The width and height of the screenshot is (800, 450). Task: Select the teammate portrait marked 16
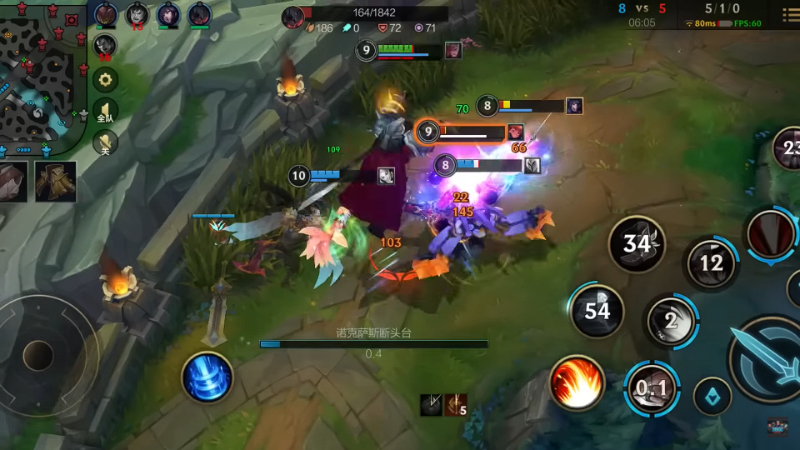pyautogui.click(x=105, y=46)
